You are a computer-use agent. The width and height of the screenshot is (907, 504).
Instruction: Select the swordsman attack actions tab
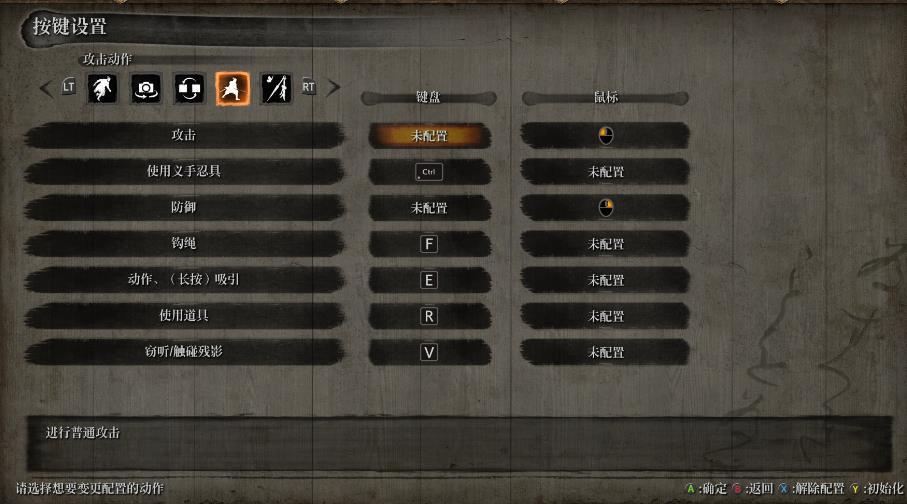click(x=233, y=88)
